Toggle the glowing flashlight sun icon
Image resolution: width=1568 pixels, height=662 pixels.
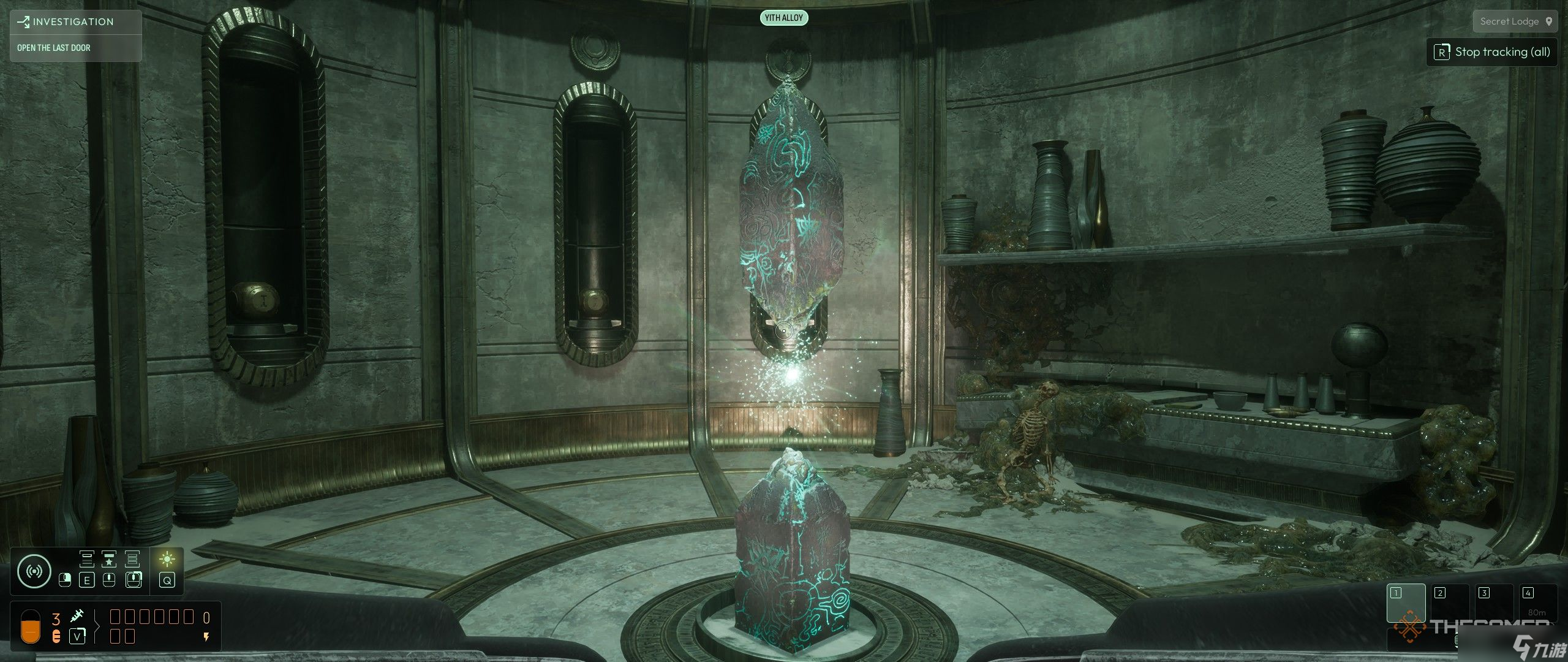click(167, 559)
